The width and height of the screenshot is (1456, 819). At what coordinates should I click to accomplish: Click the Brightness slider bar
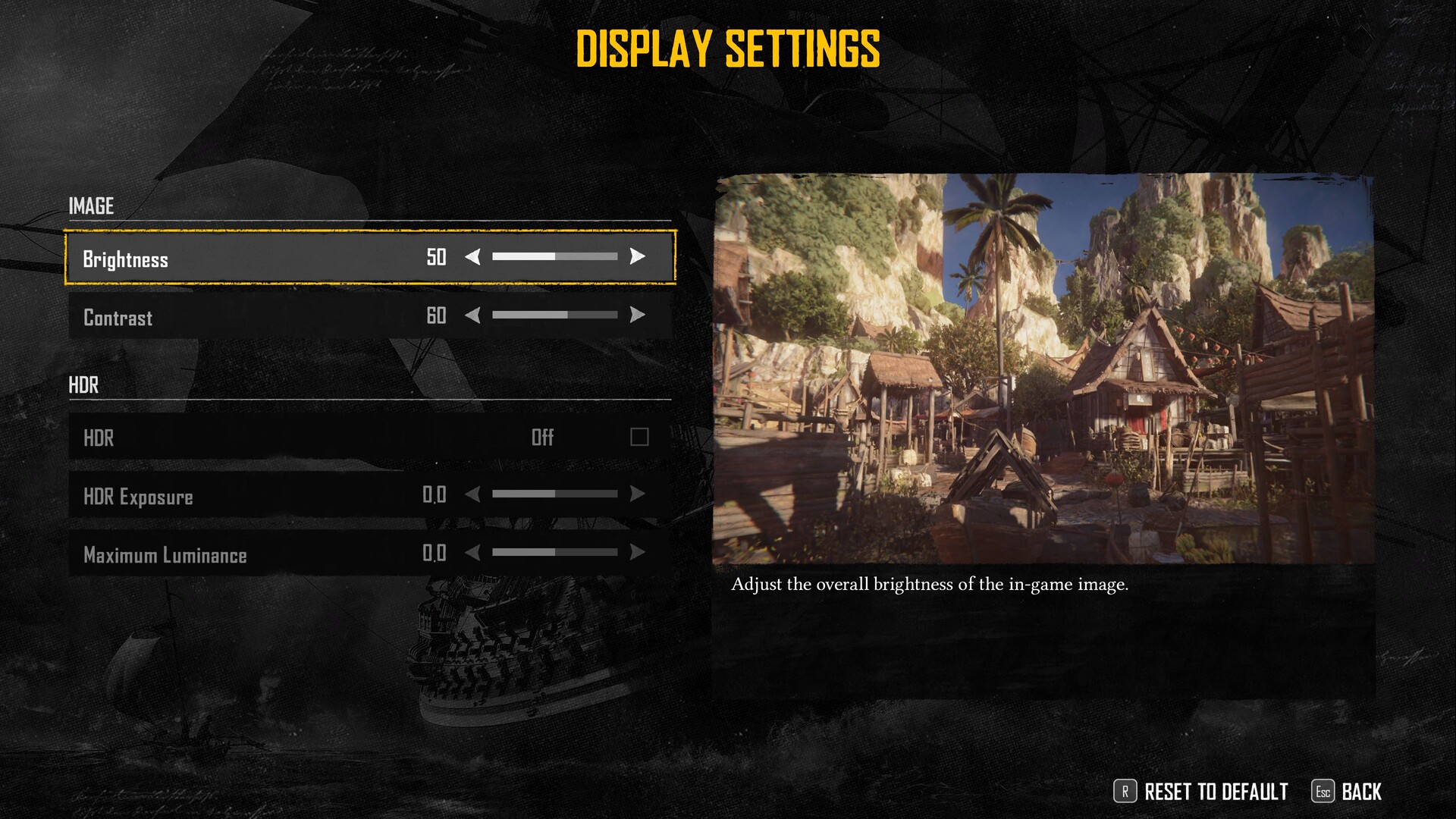(x=554, y=257)
